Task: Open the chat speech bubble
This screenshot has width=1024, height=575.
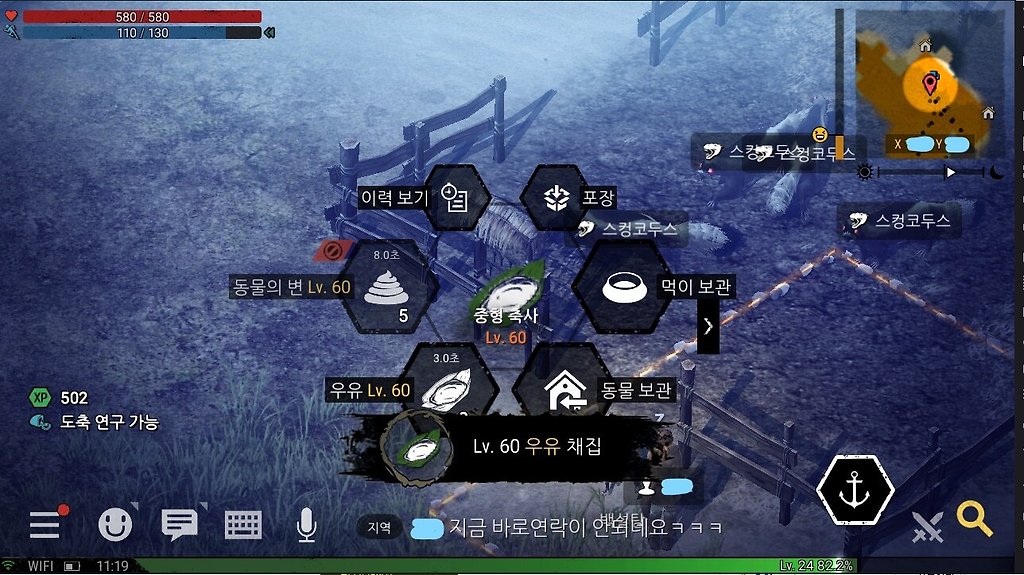Action: 180,524
